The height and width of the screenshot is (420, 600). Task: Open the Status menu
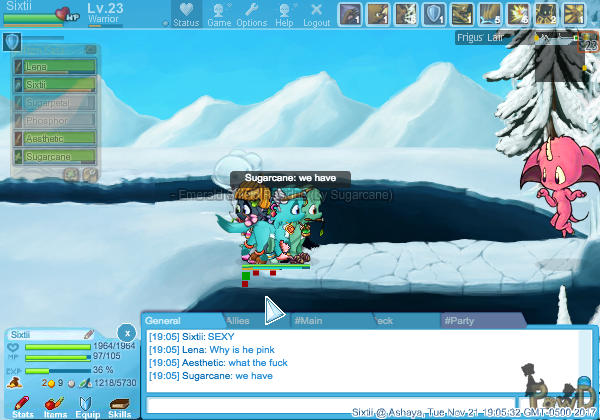[186, 15]
